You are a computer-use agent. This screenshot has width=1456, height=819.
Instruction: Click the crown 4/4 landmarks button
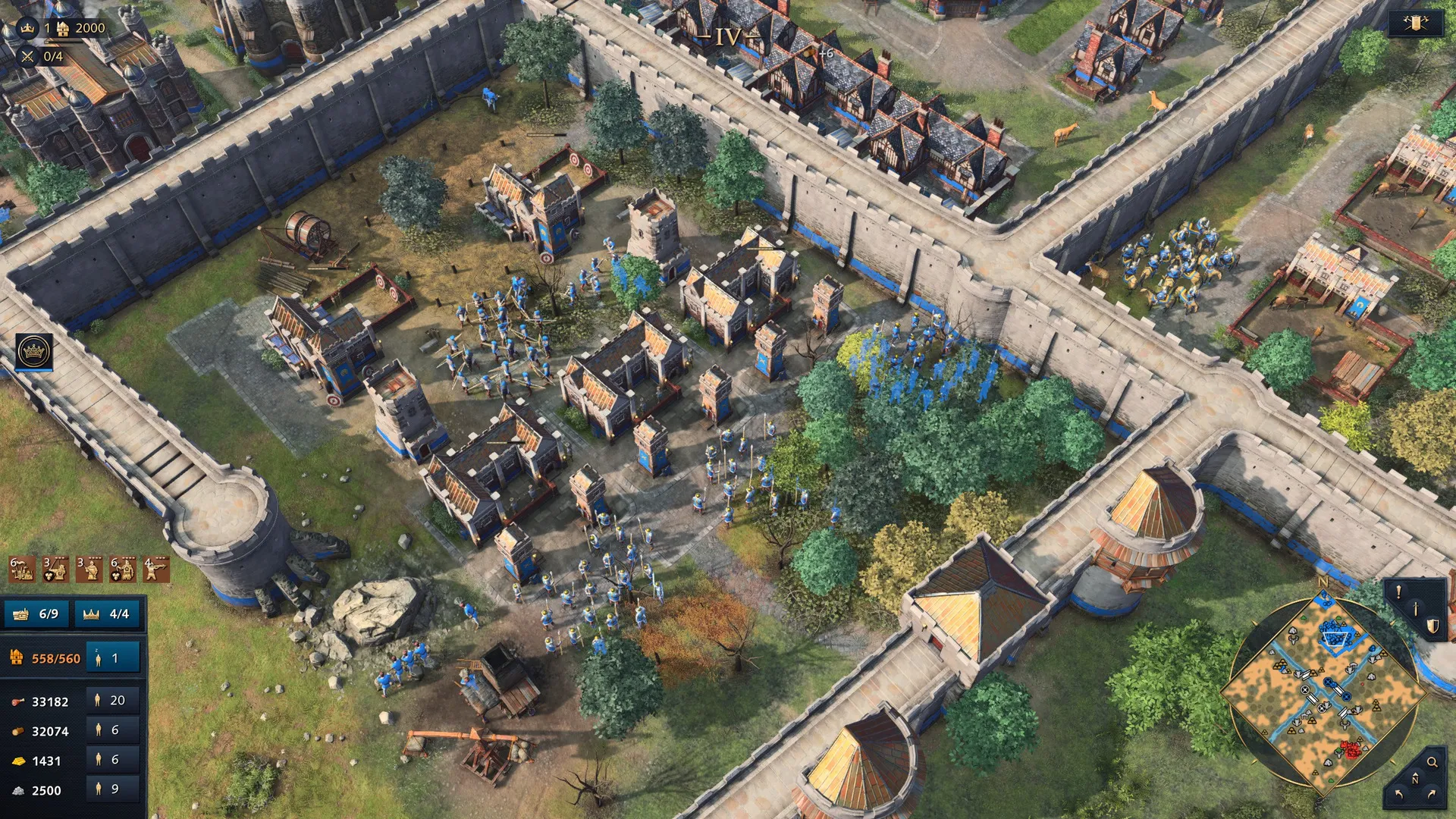pos(108,613)
